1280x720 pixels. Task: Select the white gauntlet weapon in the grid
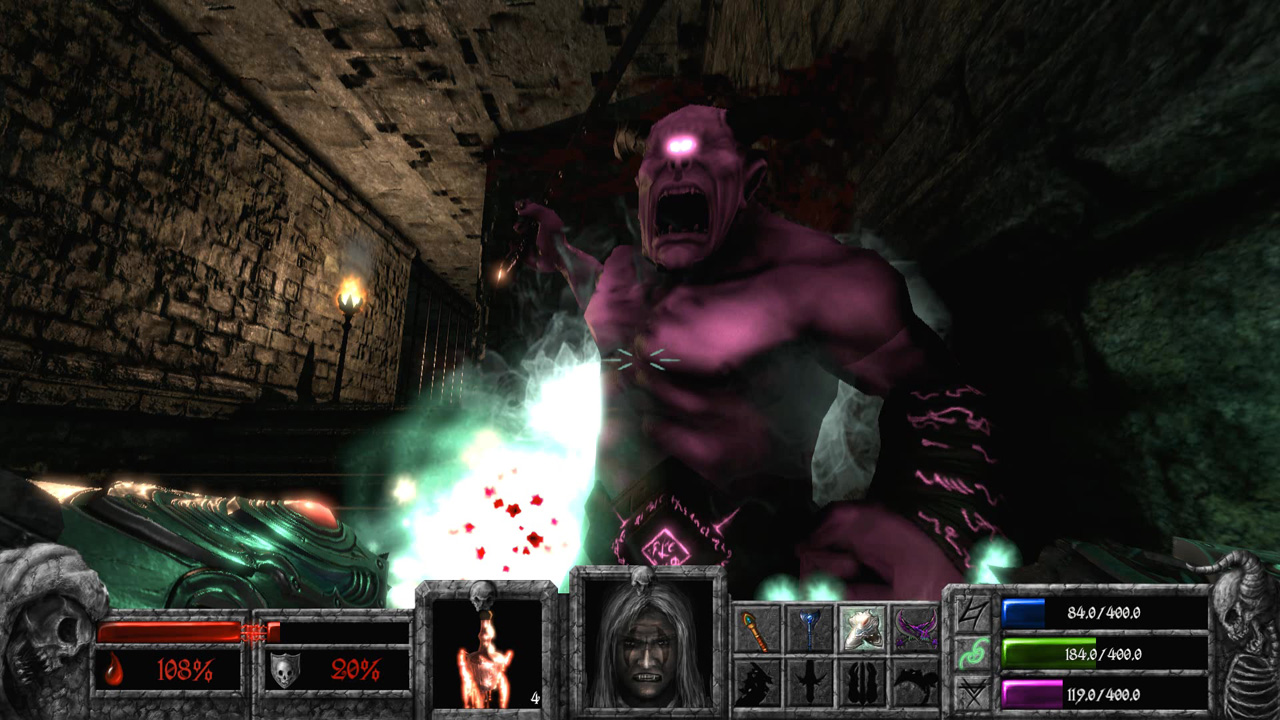[x=864, y=627]
